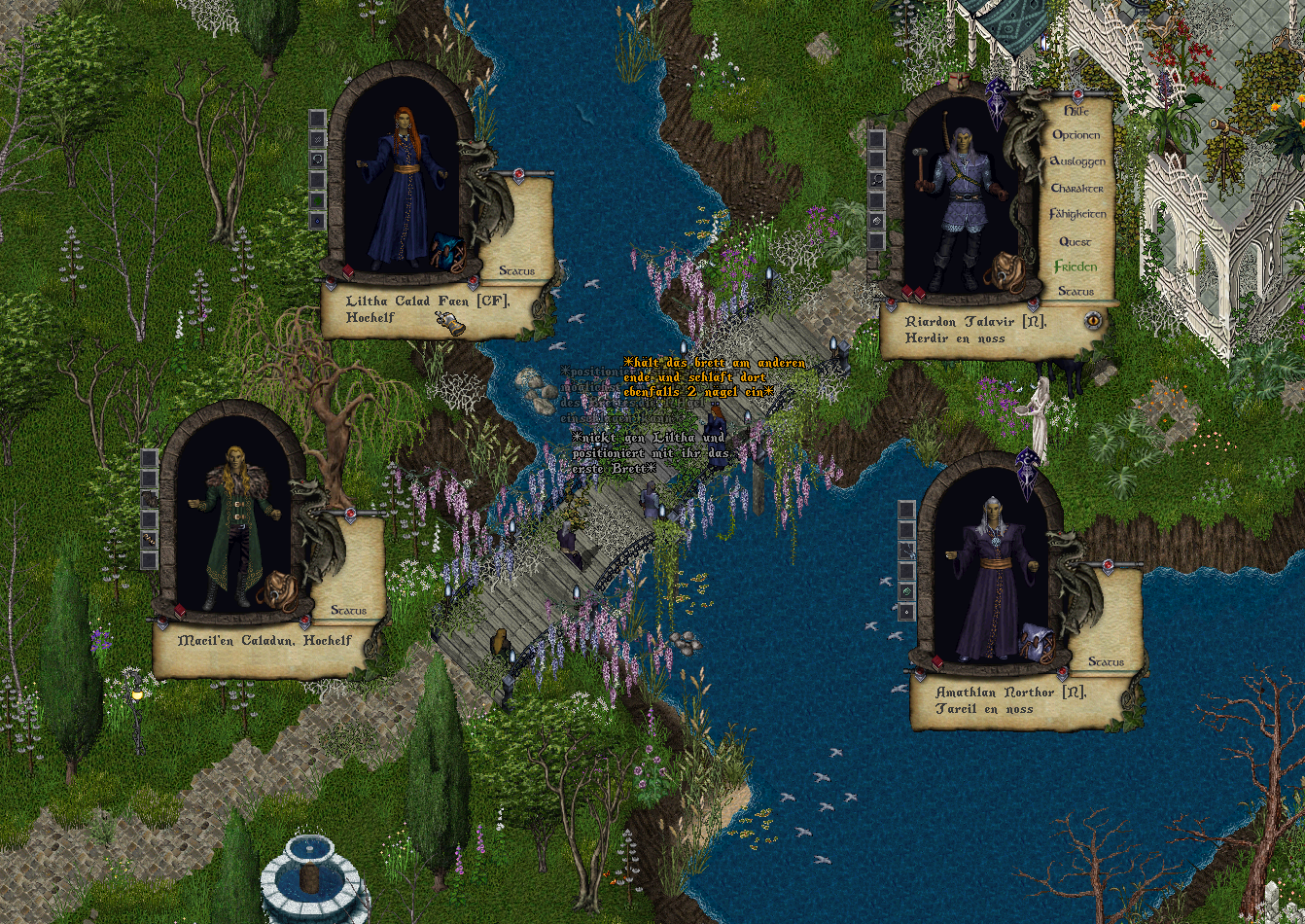Open Liltha Calad Faen's blue backpack
1305x924 pixels.
(x=447, y=252)
